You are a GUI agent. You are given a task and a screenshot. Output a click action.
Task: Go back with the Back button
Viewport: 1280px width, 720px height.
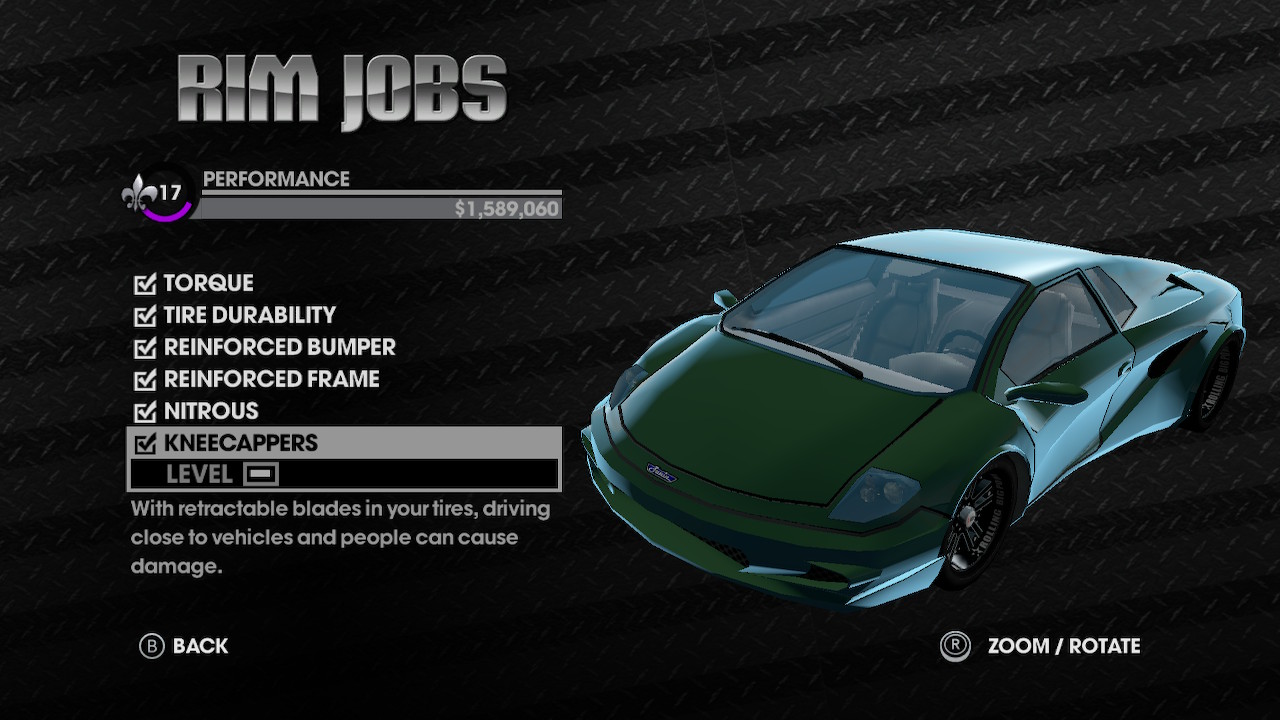point(184,646)
